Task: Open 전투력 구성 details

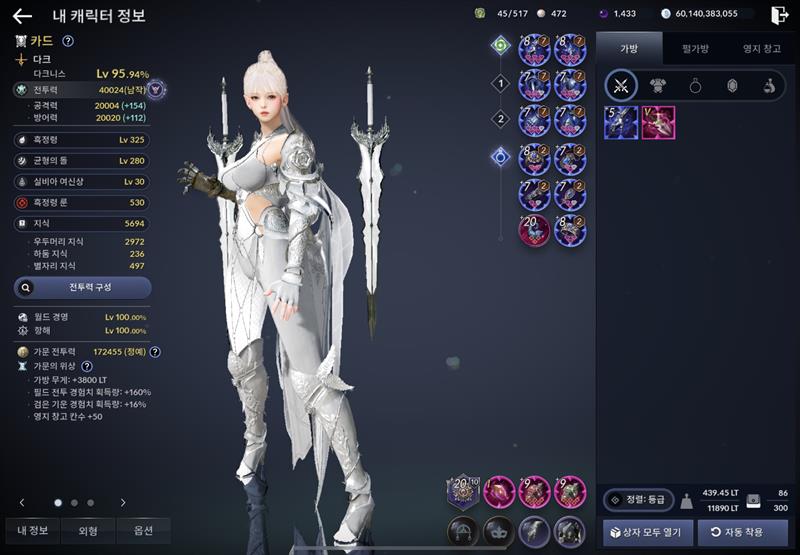Action: coord(83,288)
